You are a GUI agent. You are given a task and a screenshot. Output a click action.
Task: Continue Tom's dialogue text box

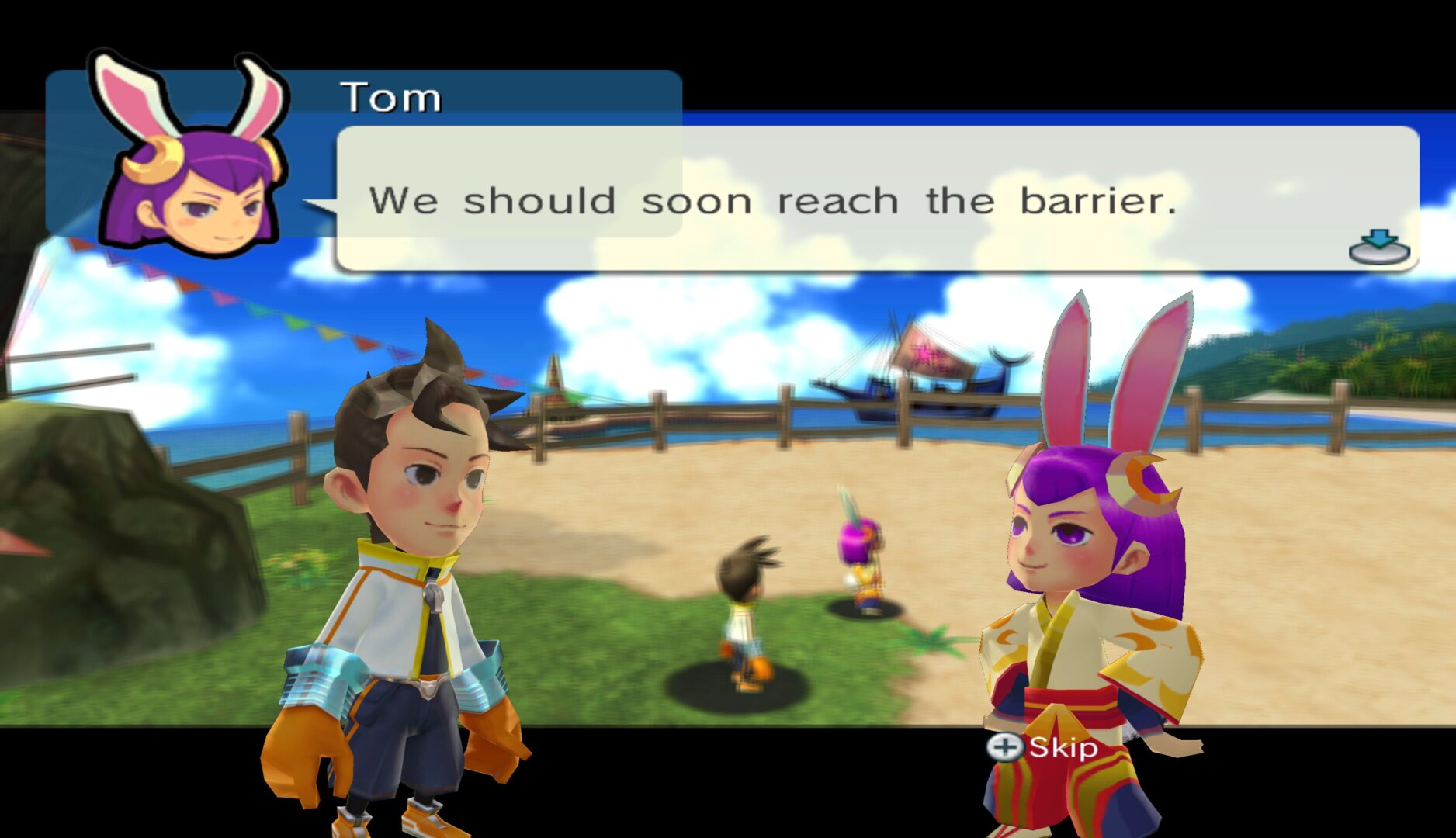pos(875,199)
